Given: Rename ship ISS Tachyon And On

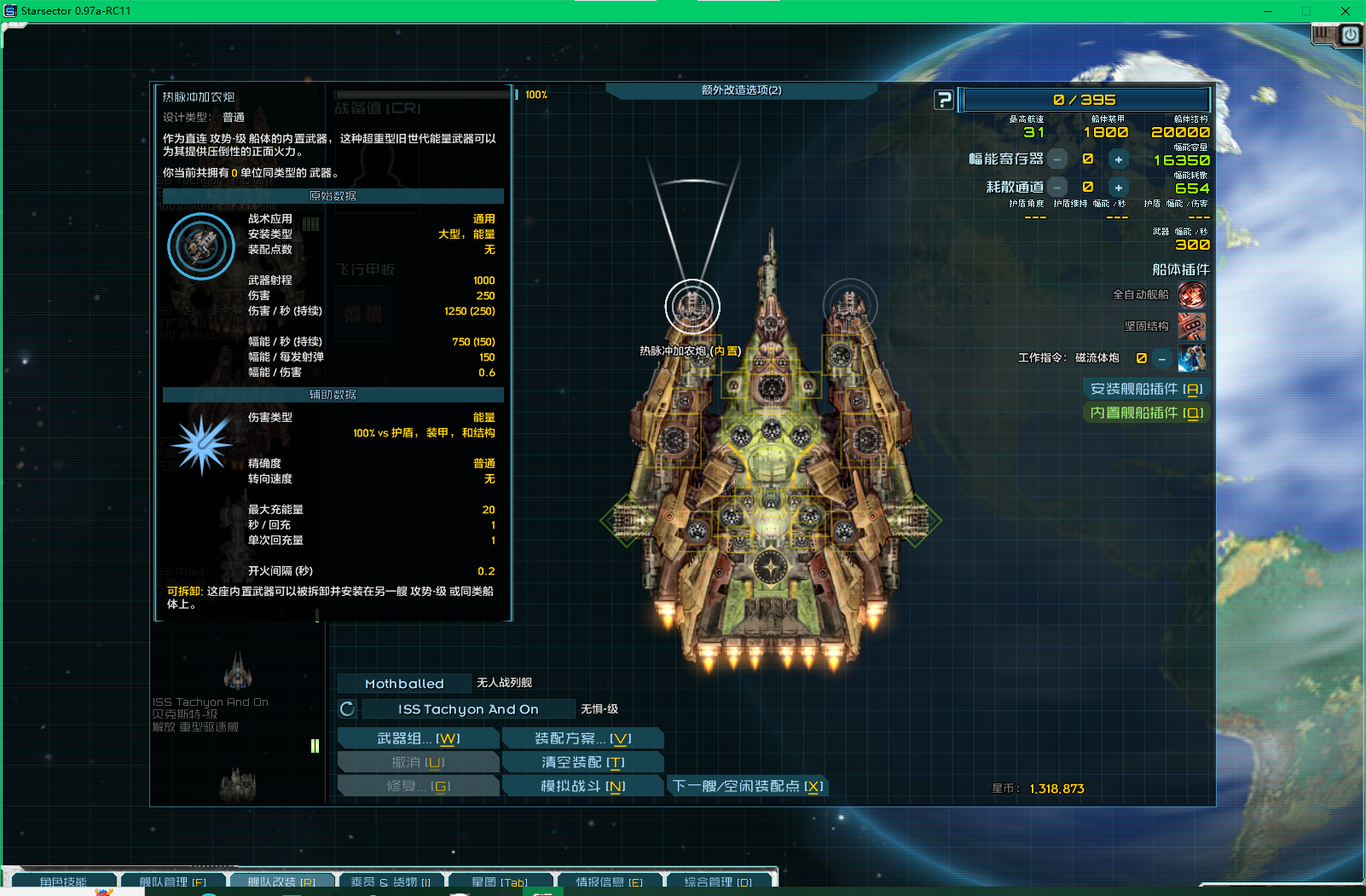Looking at the screenshot, I should (468, 709).
